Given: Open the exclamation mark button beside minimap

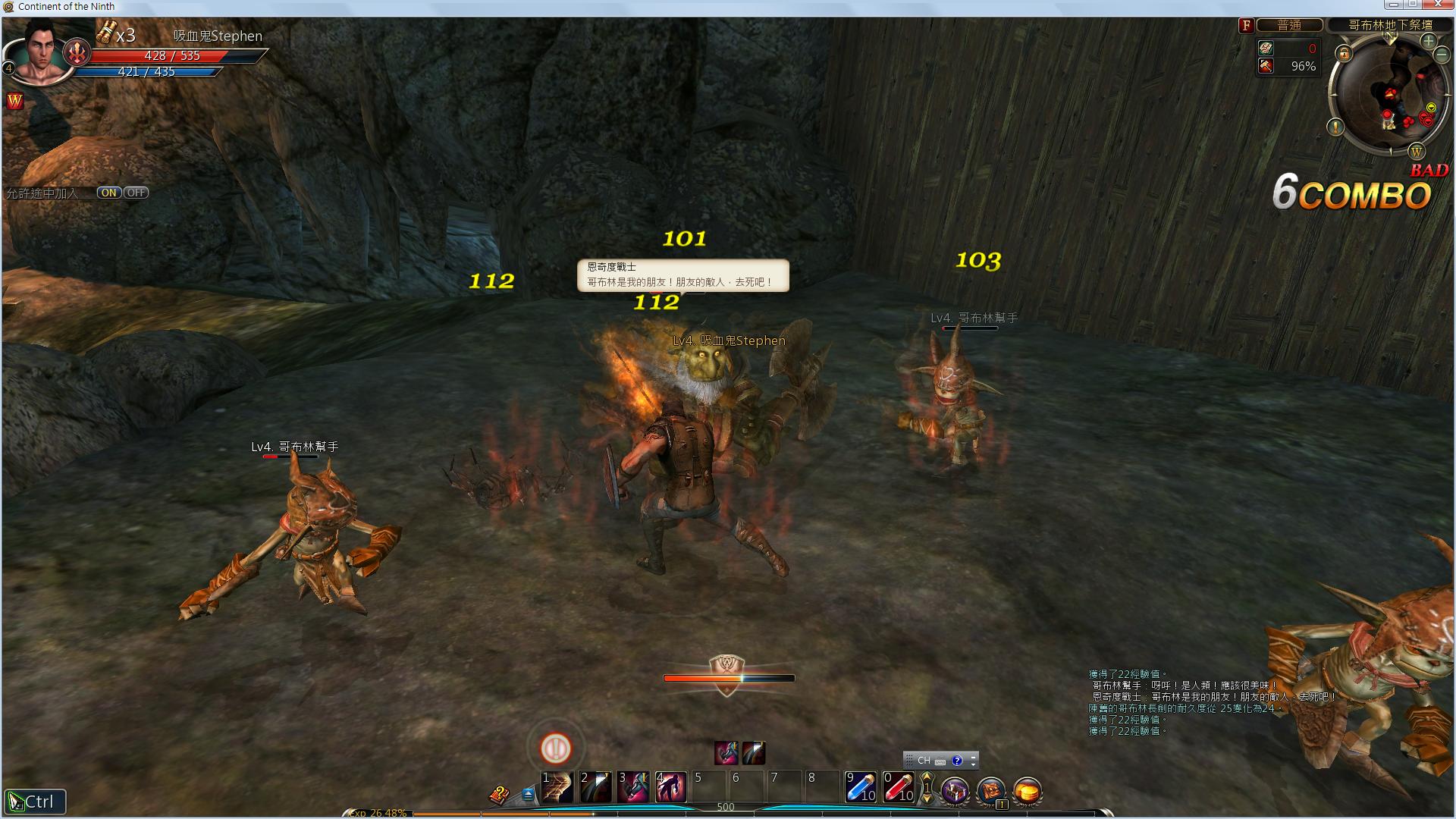Looking at the screenshot, I should pos(1336,127).
